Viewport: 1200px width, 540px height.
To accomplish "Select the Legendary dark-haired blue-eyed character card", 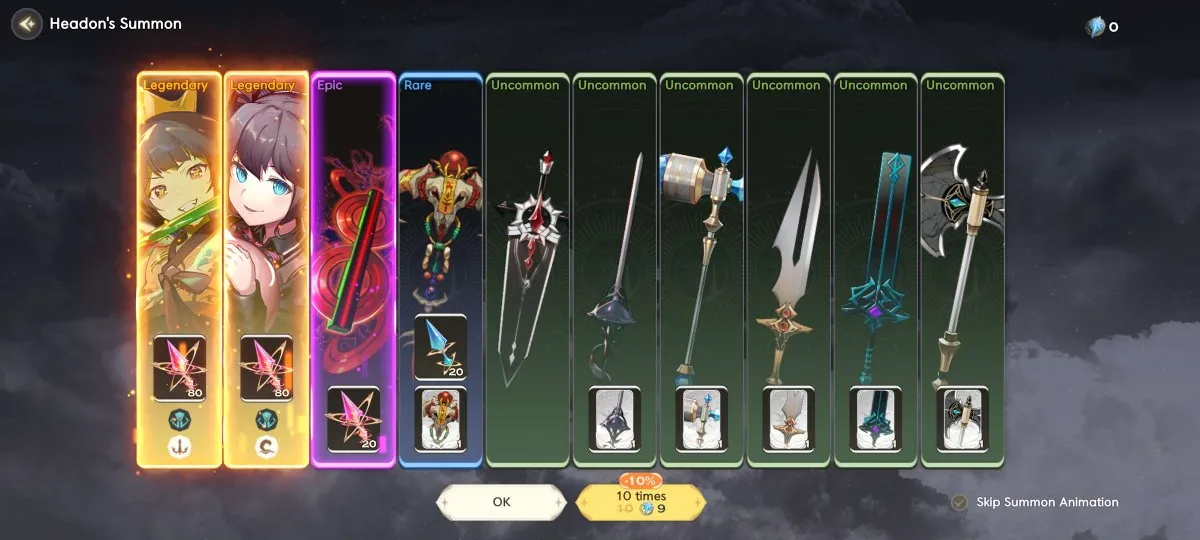I will (266, 230).
